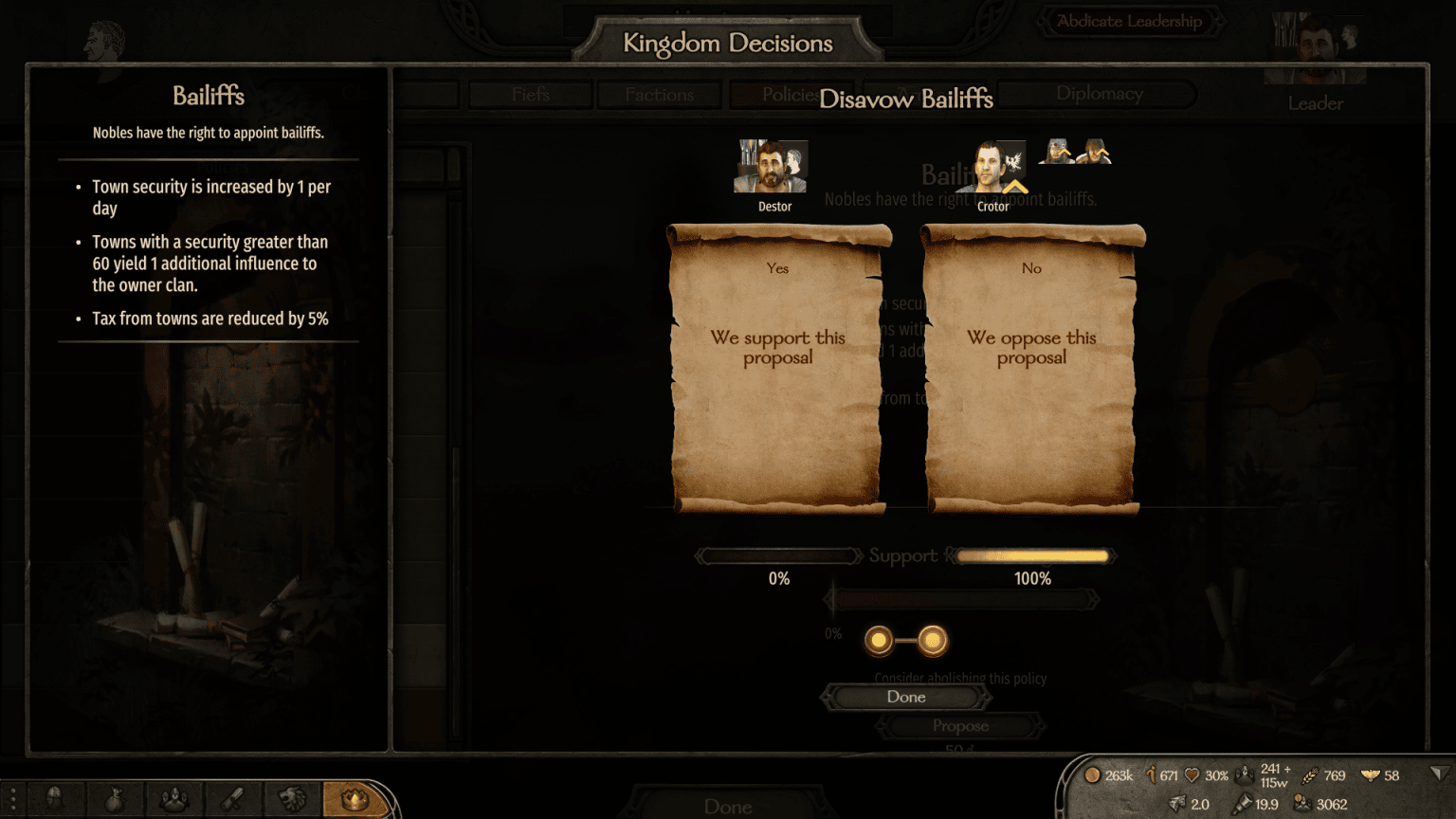Viewport: 1456px width, 819px height.
Task: Click the Abdicate Leadership button
Action: tap(1130, 21)
